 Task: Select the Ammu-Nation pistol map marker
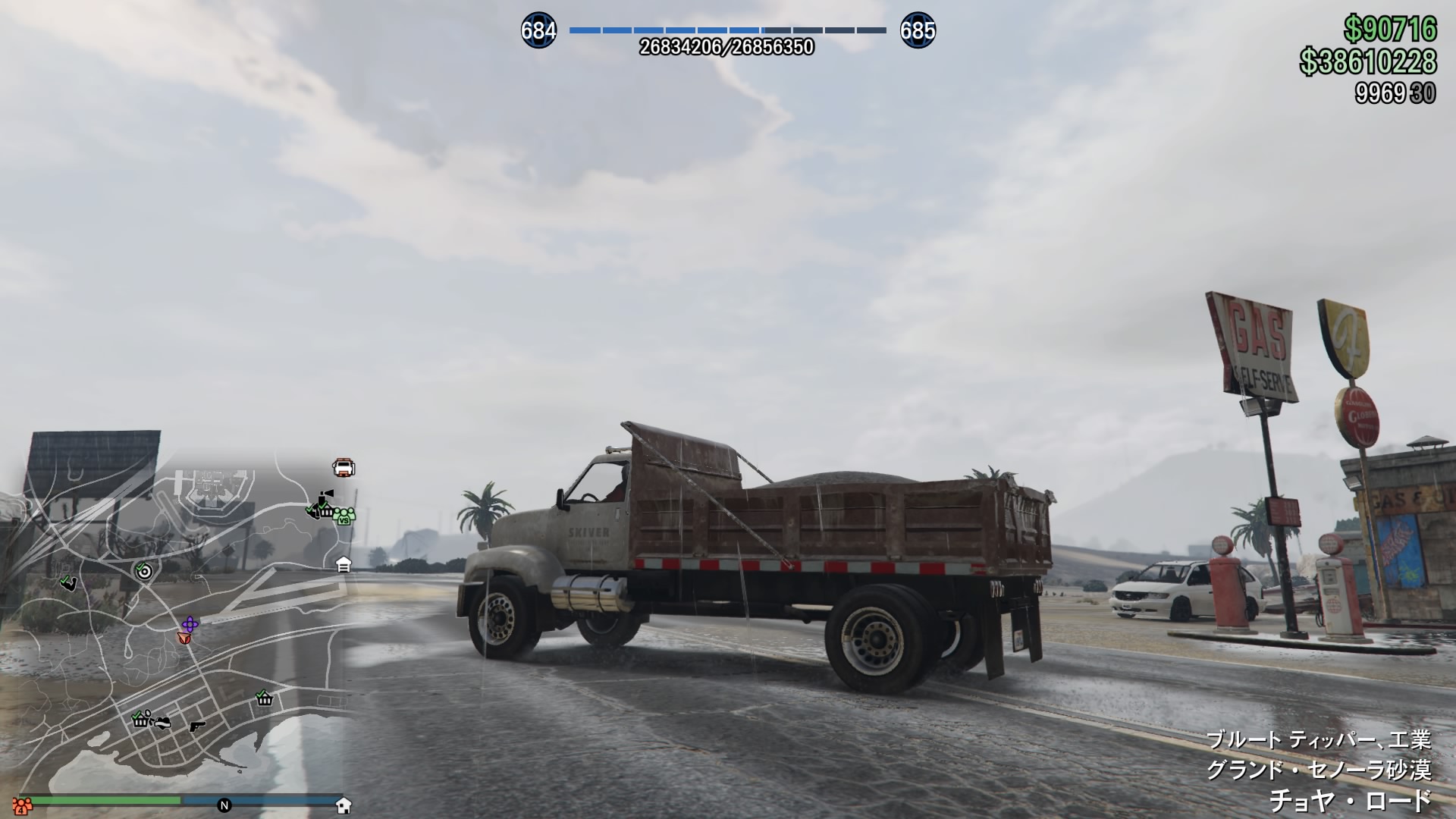point(197,726)
